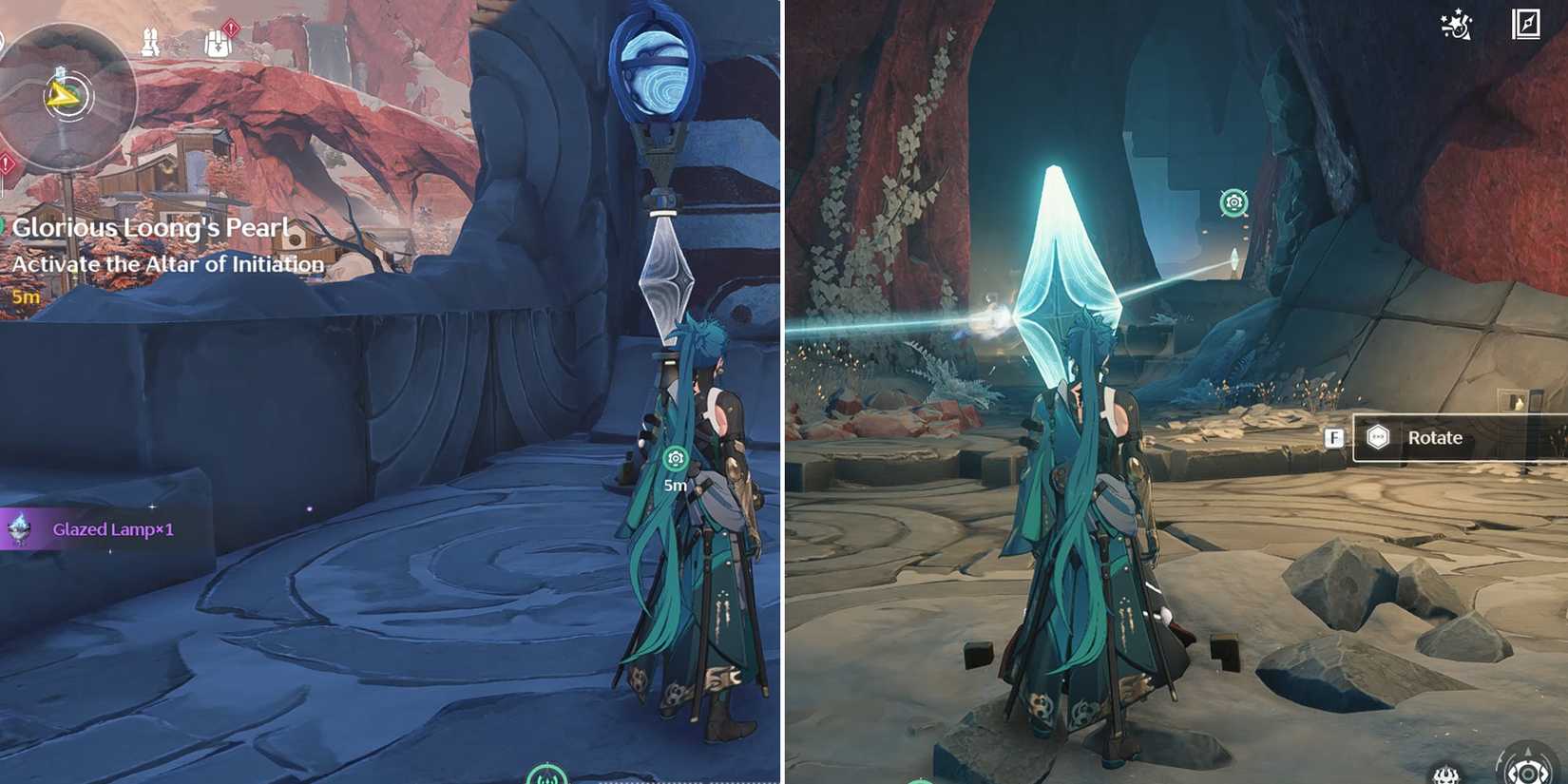Click the player arrow inside the minimap
Image resolution: width=1568 pixels, height=784 pixels.
pyautogui.click(x=63, y=95)
